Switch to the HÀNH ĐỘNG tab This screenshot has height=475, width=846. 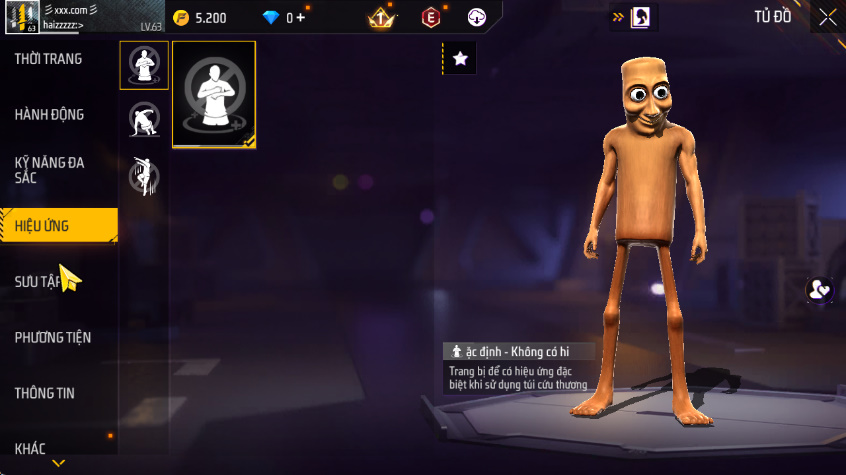click(x=50, y=115)
